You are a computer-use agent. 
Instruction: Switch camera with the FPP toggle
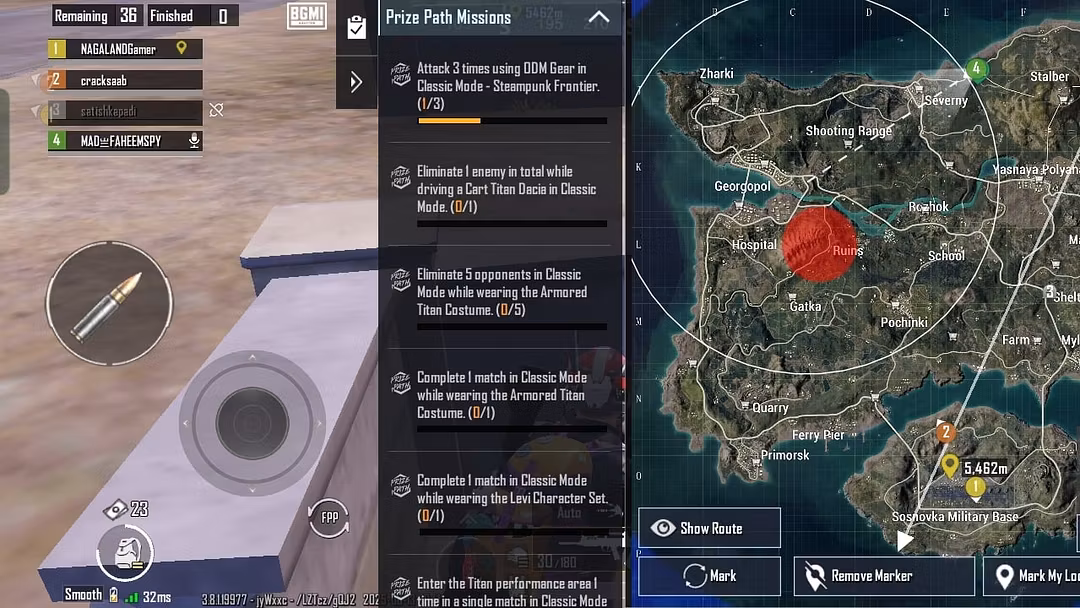[328, 518]
